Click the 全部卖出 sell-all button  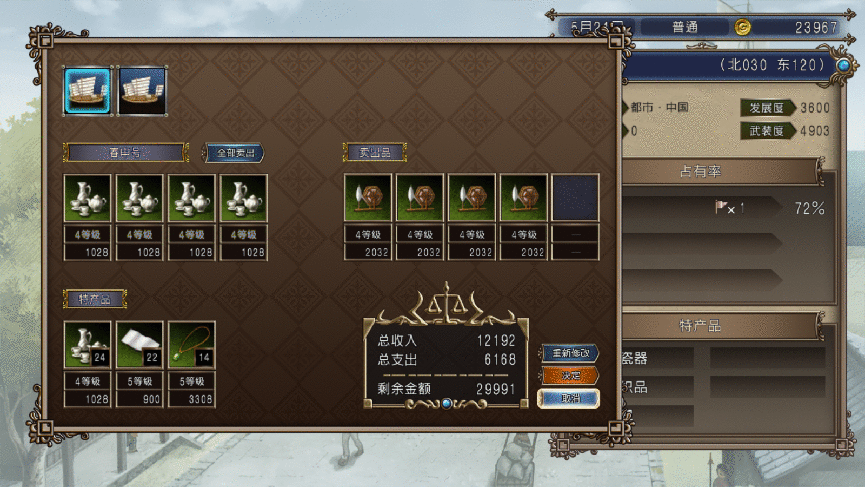(235, 153)
